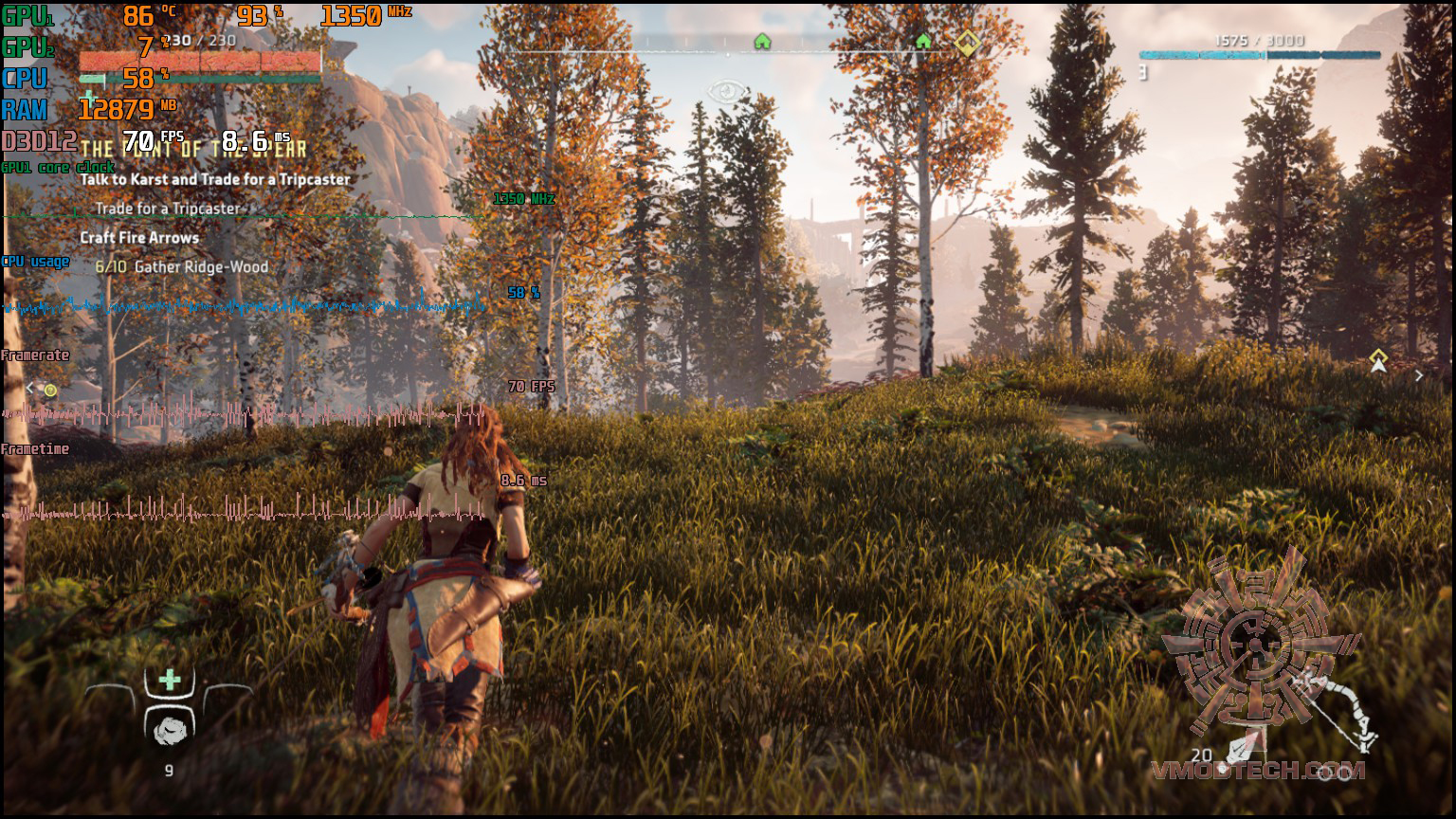The width and height of the screenshot is (1456, 819).
Task: Select the "Talk to Karst" quest objective
Action: tap(215, 179)
